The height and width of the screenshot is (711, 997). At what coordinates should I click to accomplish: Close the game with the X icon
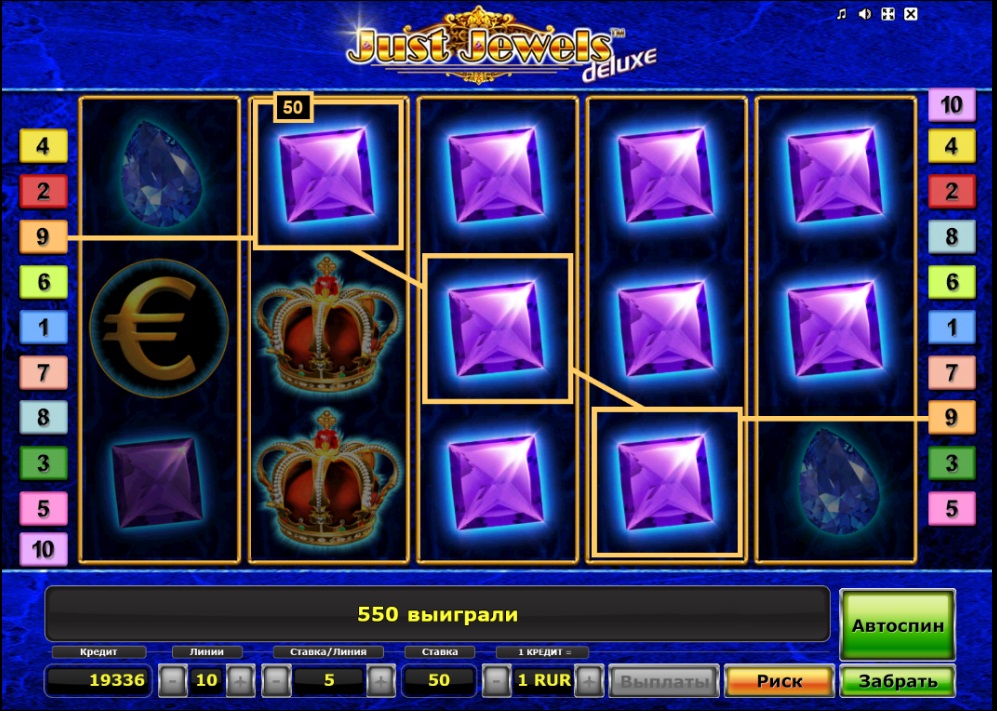click(910, 14)
